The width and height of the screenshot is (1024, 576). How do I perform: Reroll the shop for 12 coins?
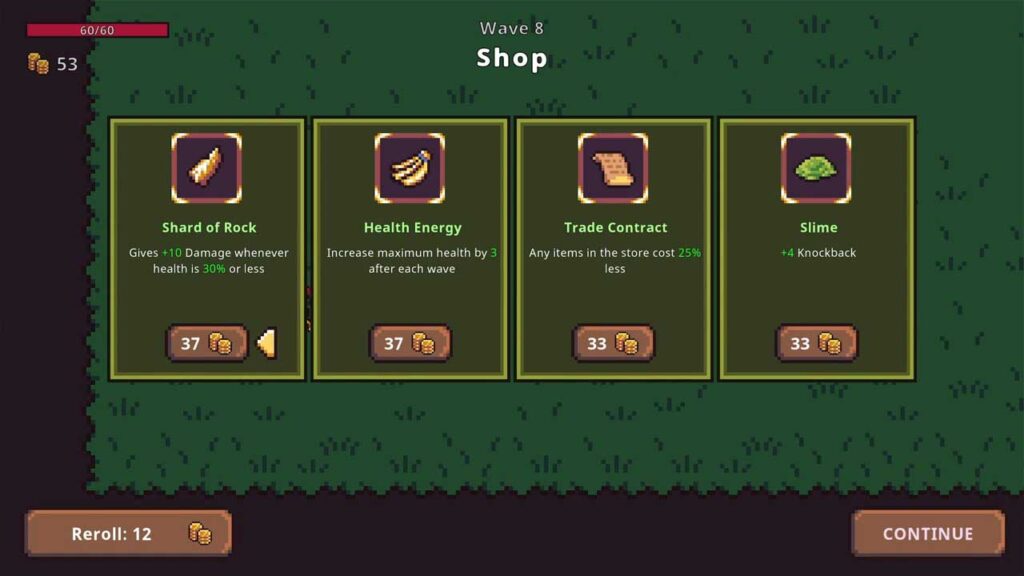coord(129,533)
